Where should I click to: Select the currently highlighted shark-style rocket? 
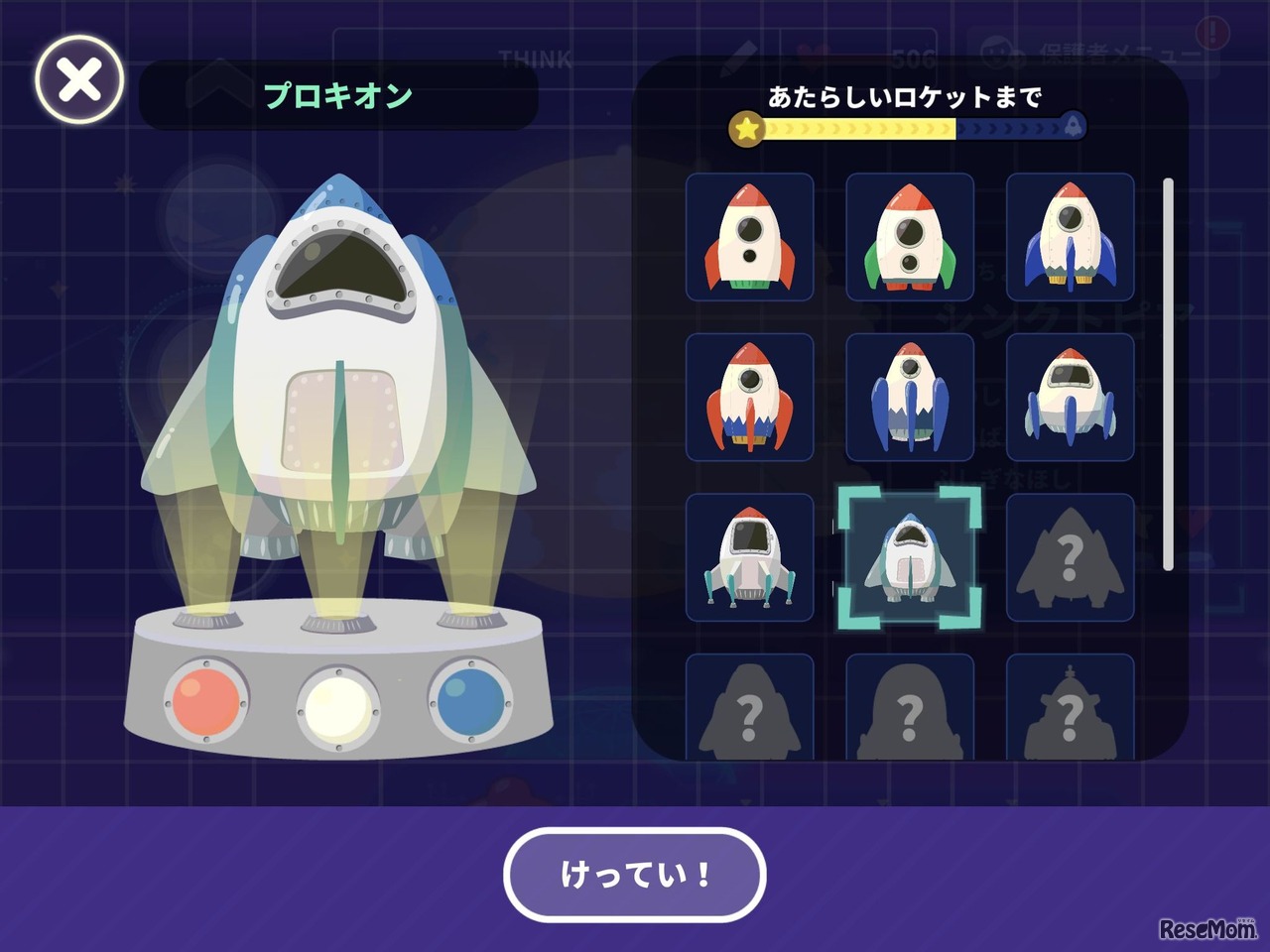tap(908, 555)
